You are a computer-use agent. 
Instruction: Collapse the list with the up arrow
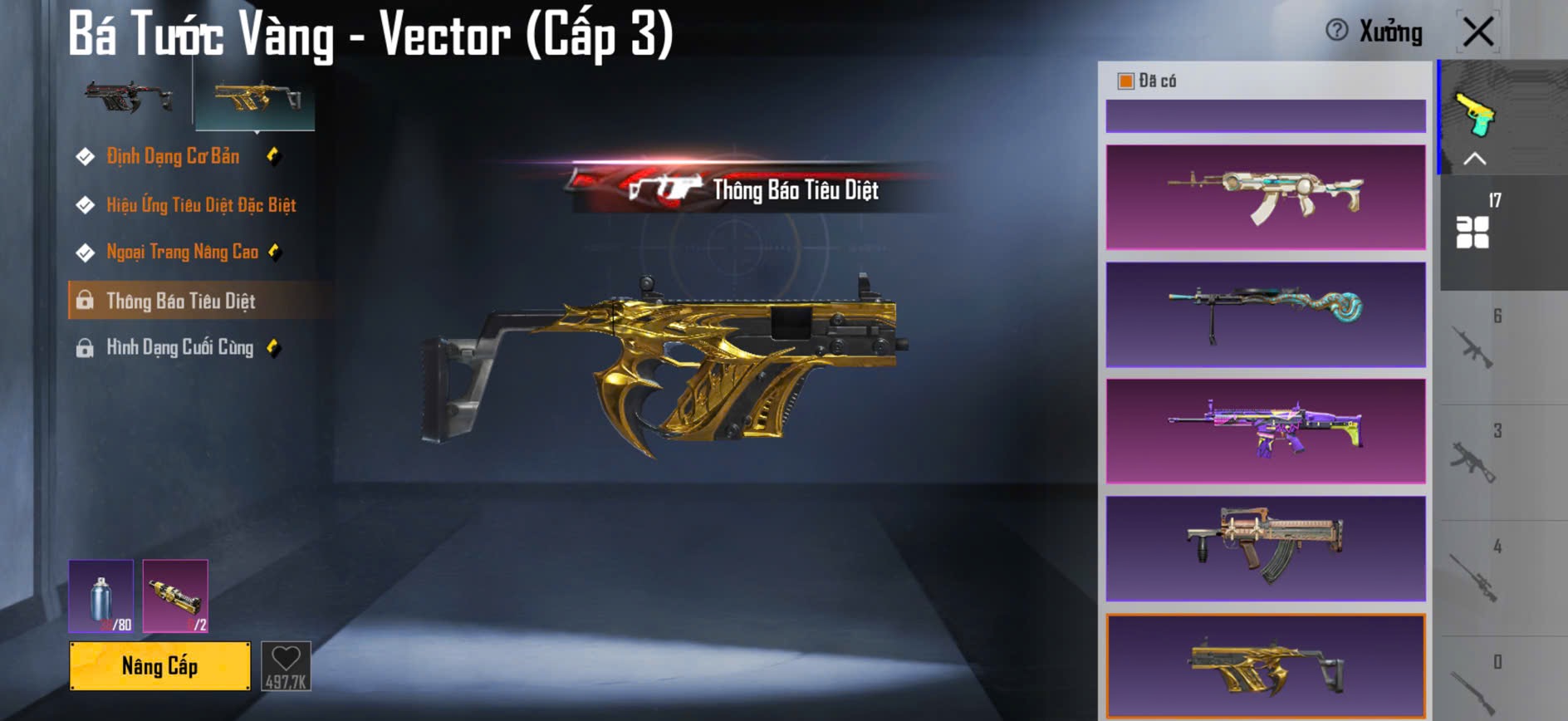point(1474,159)
